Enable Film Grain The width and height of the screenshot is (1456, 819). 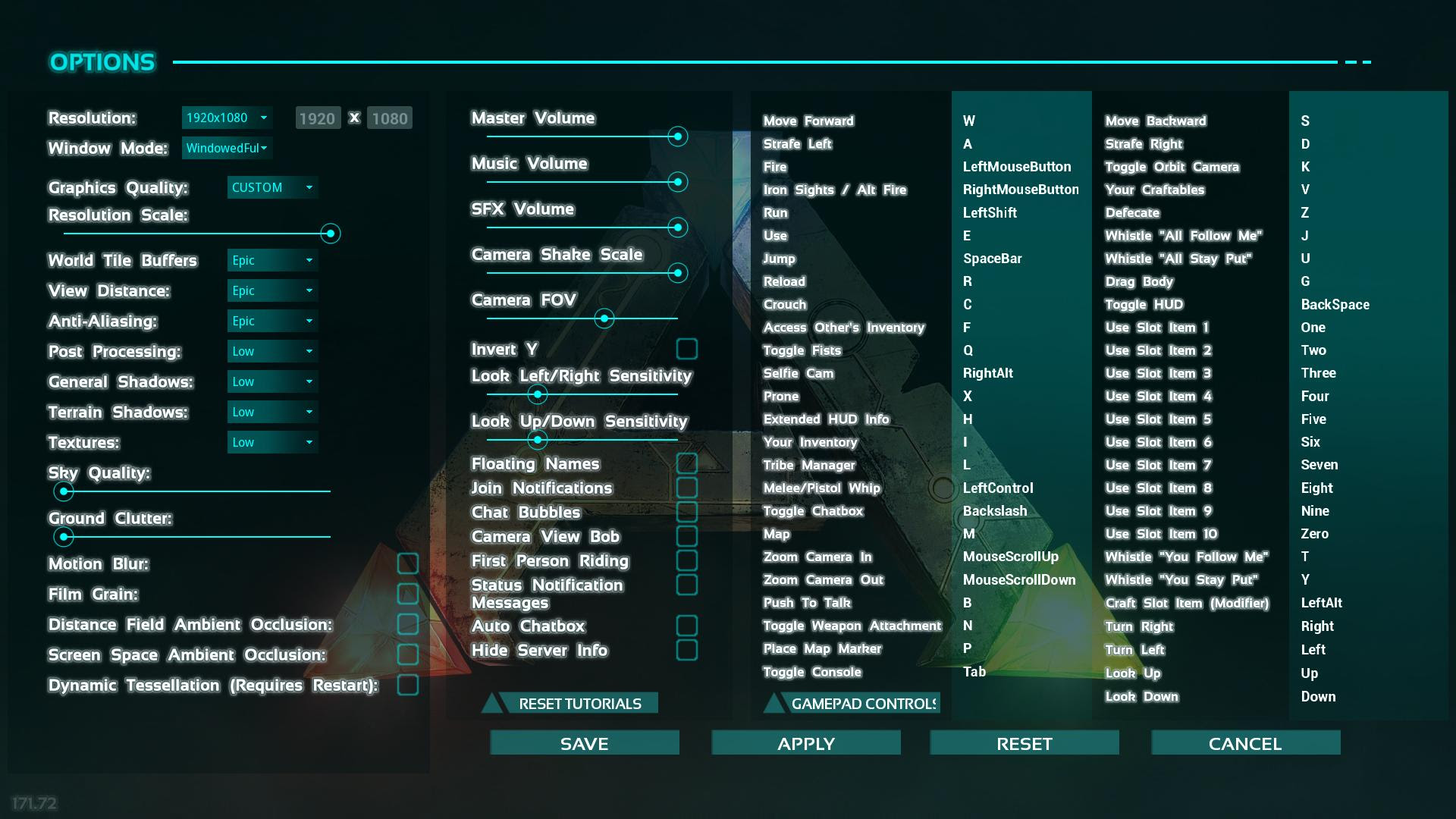pyautogui.click(x=409, y=594)
